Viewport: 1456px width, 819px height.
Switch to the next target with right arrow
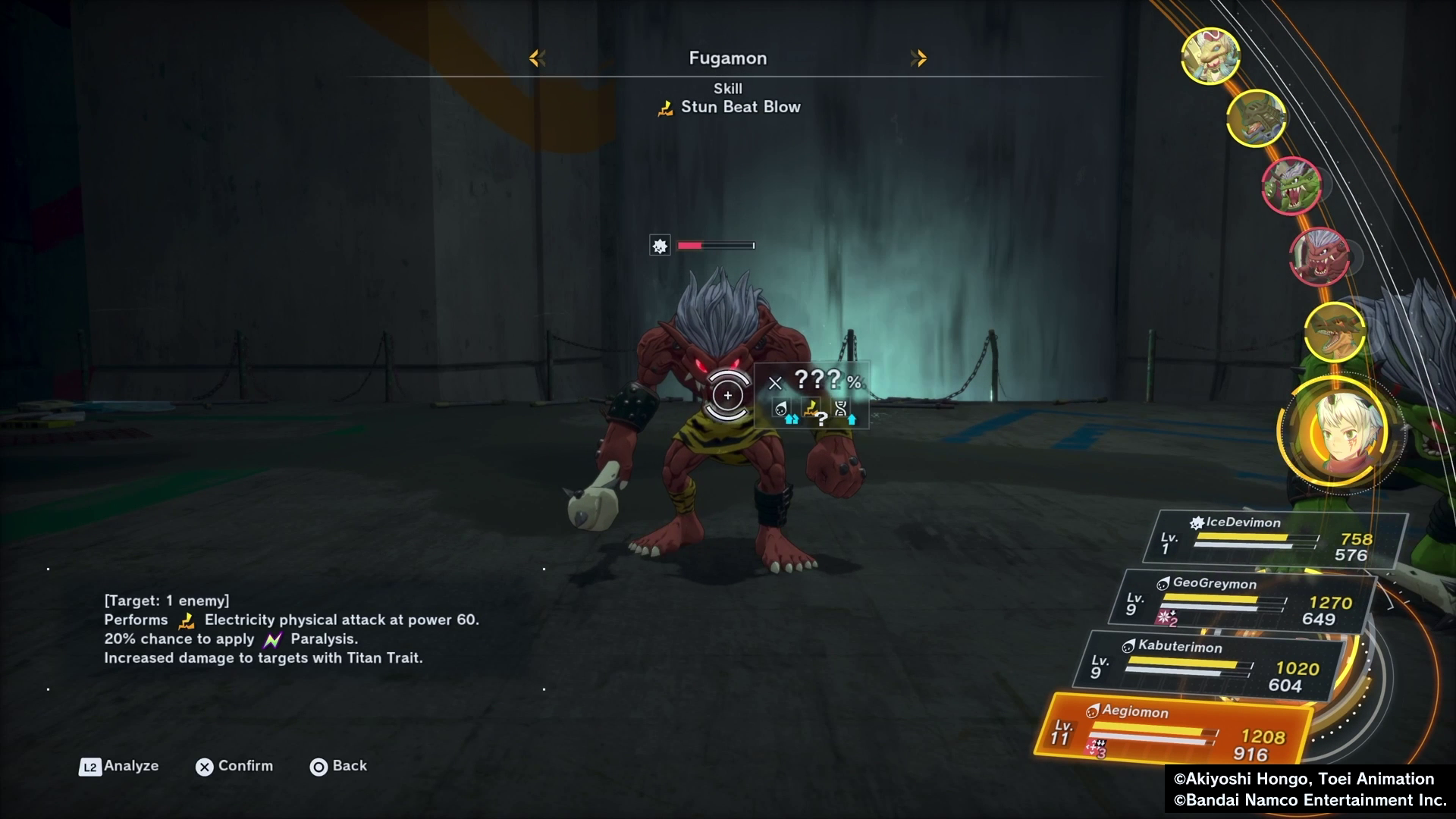(918, 58)
